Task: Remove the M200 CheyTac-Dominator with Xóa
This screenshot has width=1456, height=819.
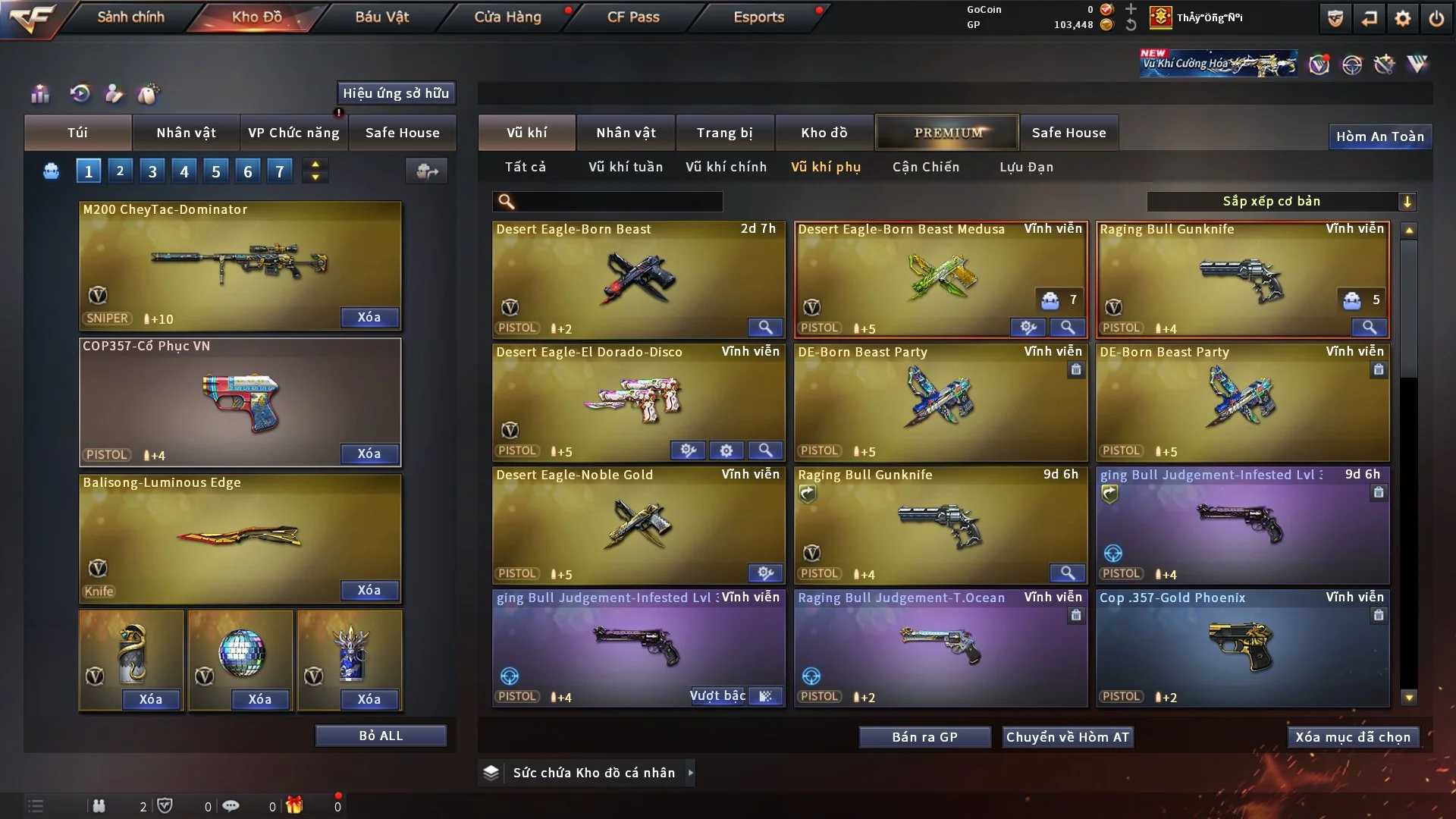Action: [x=369, y=317]
